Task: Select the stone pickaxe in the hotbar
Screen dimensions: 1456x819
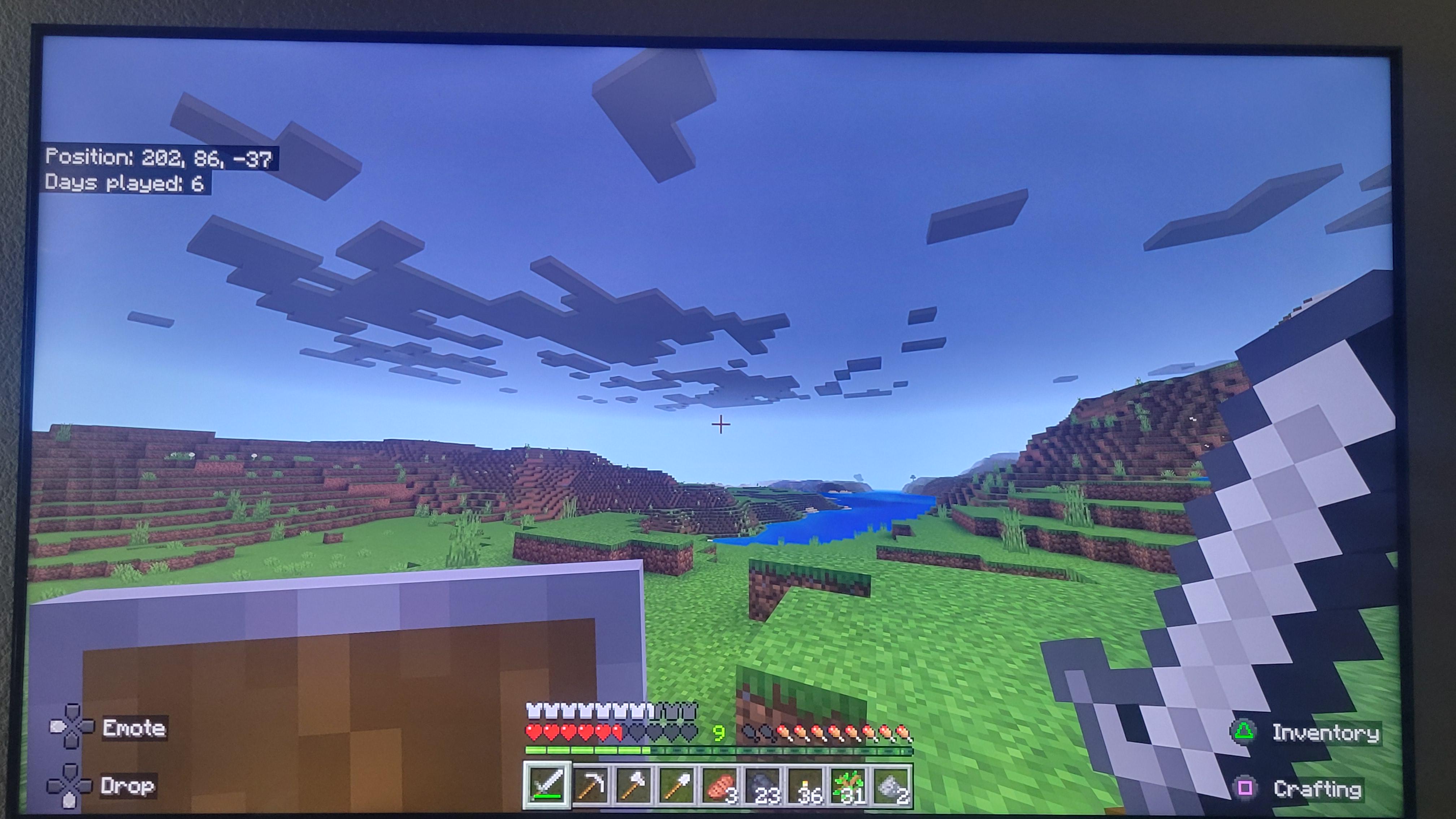Action: [591, 786]
